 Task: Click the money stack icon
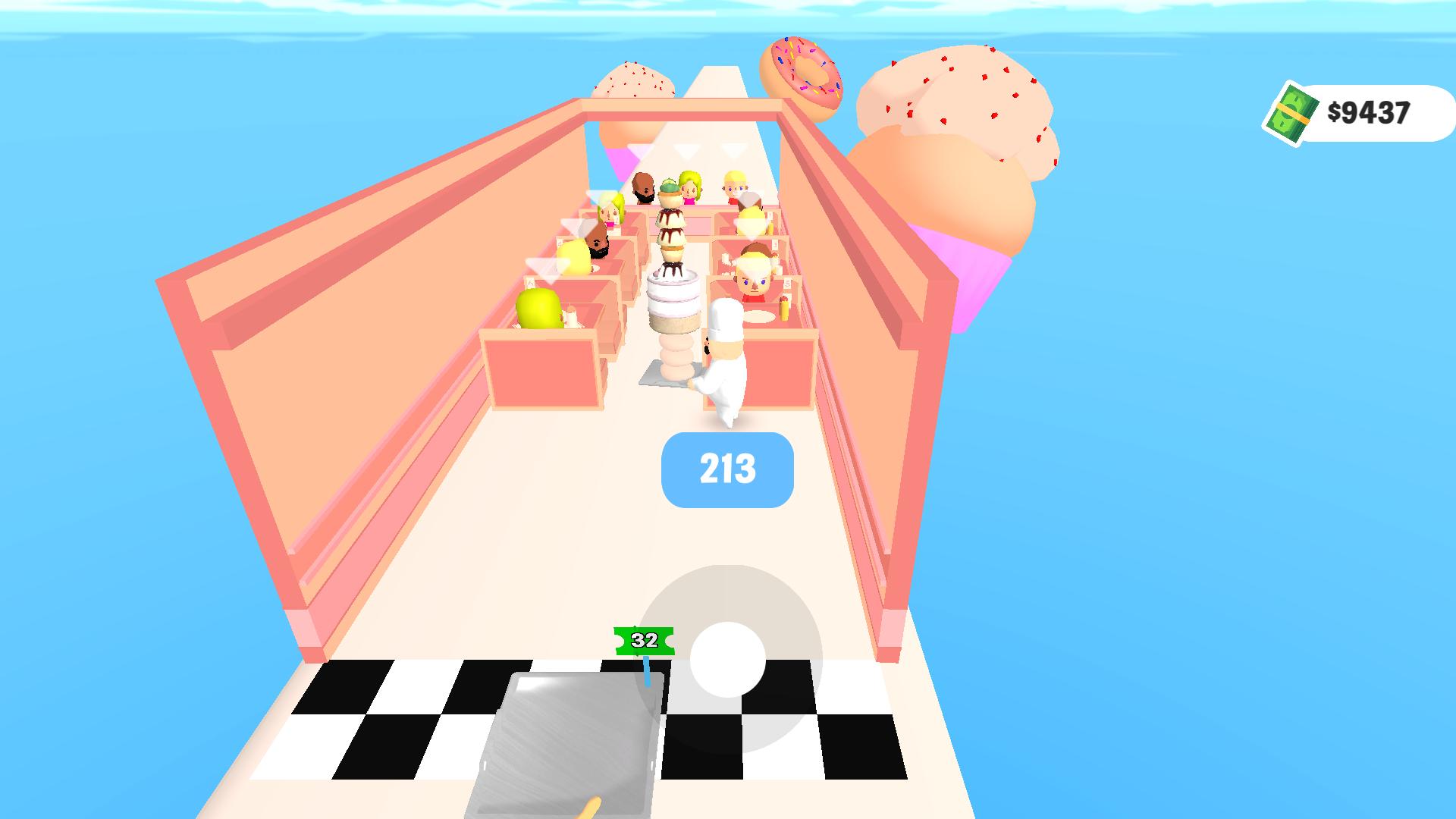coord(1294,114)
